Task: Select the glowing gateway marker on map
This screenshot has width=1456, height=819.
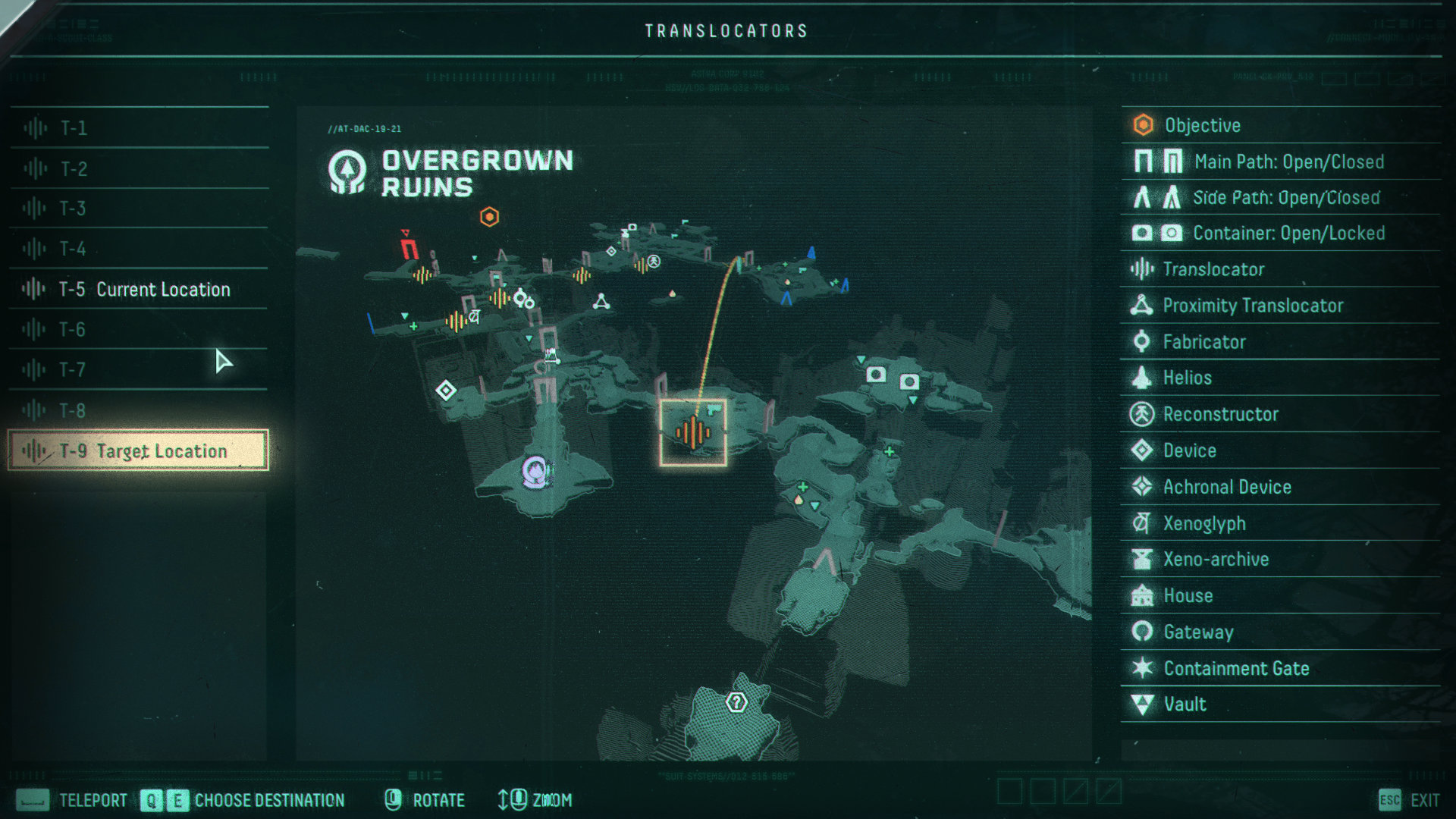Action: [x=536, y=472]
